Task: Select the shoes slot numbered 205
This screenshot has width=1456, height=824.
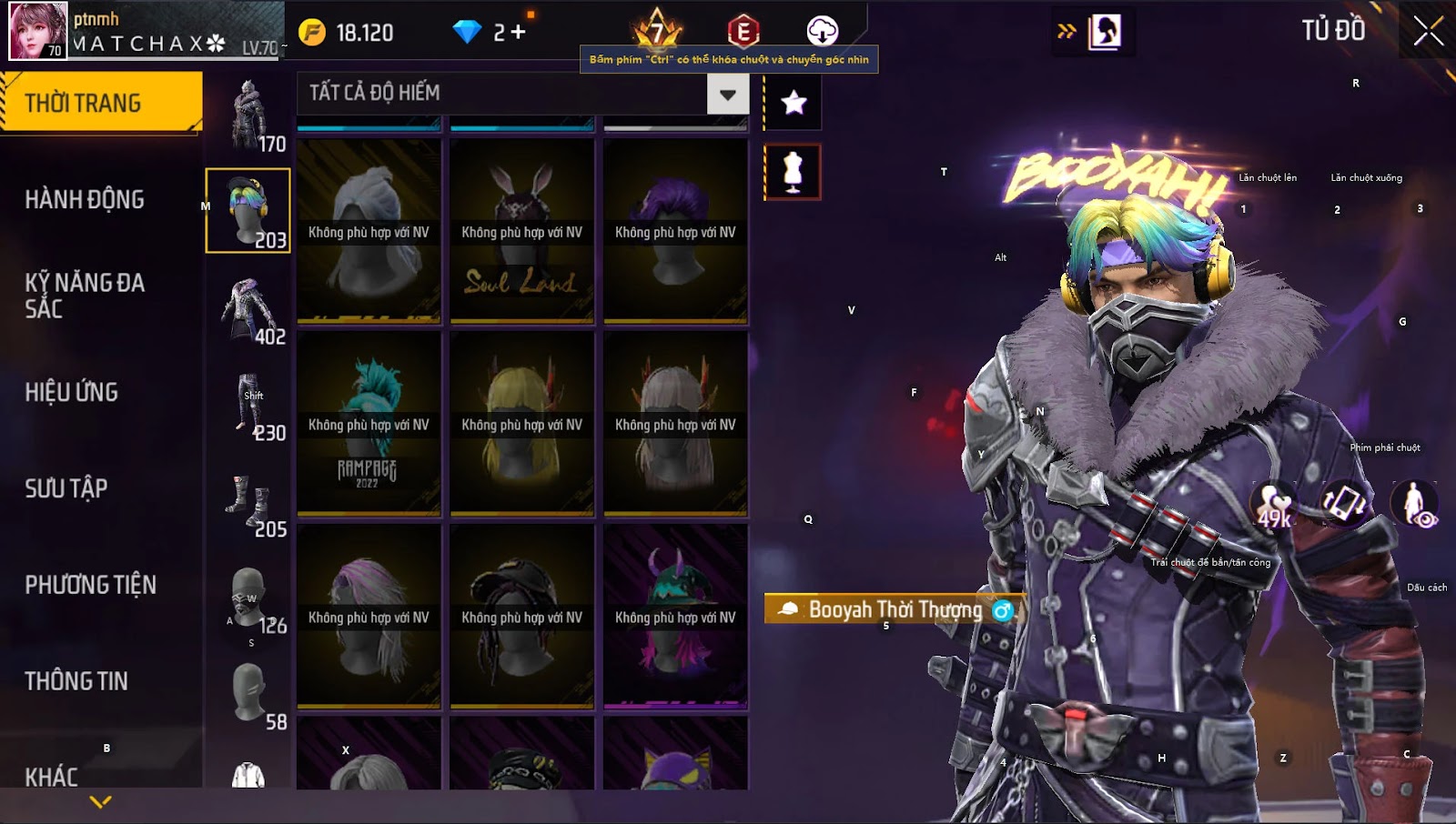Action: (x=248, y=504)
